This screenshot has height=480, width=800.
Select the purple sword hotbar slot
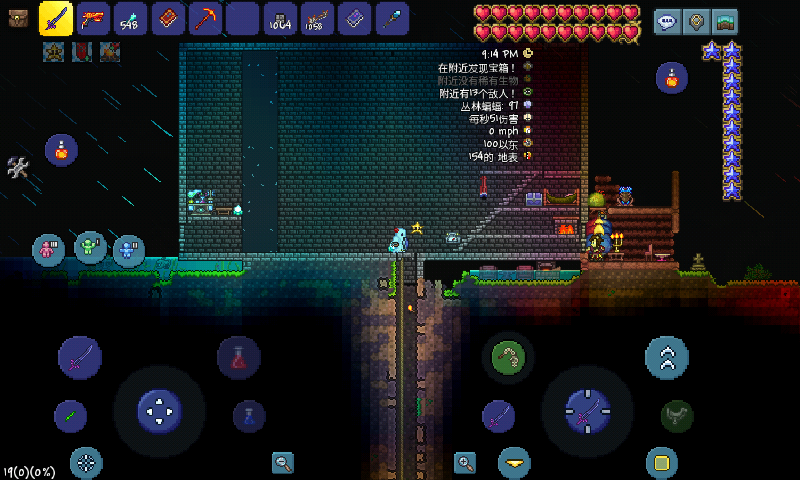coord(55,19)
